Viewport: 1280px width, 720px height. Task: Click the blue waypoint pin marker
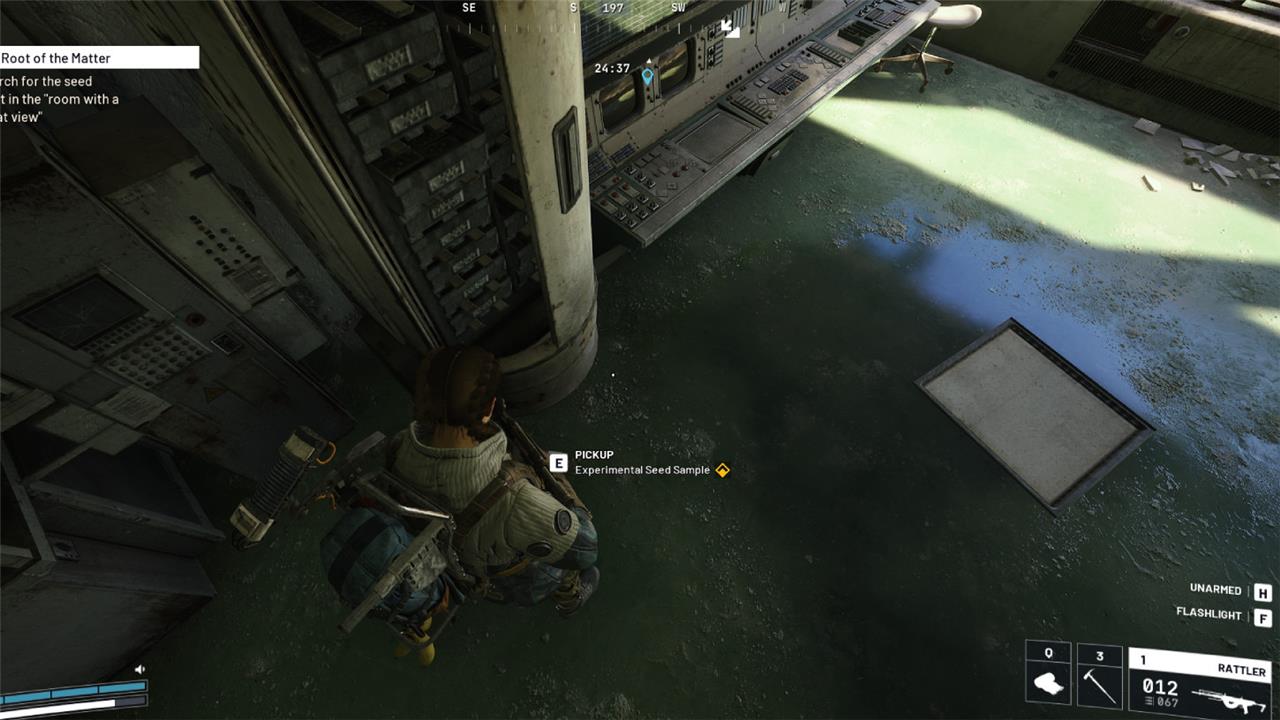(647, 75)
